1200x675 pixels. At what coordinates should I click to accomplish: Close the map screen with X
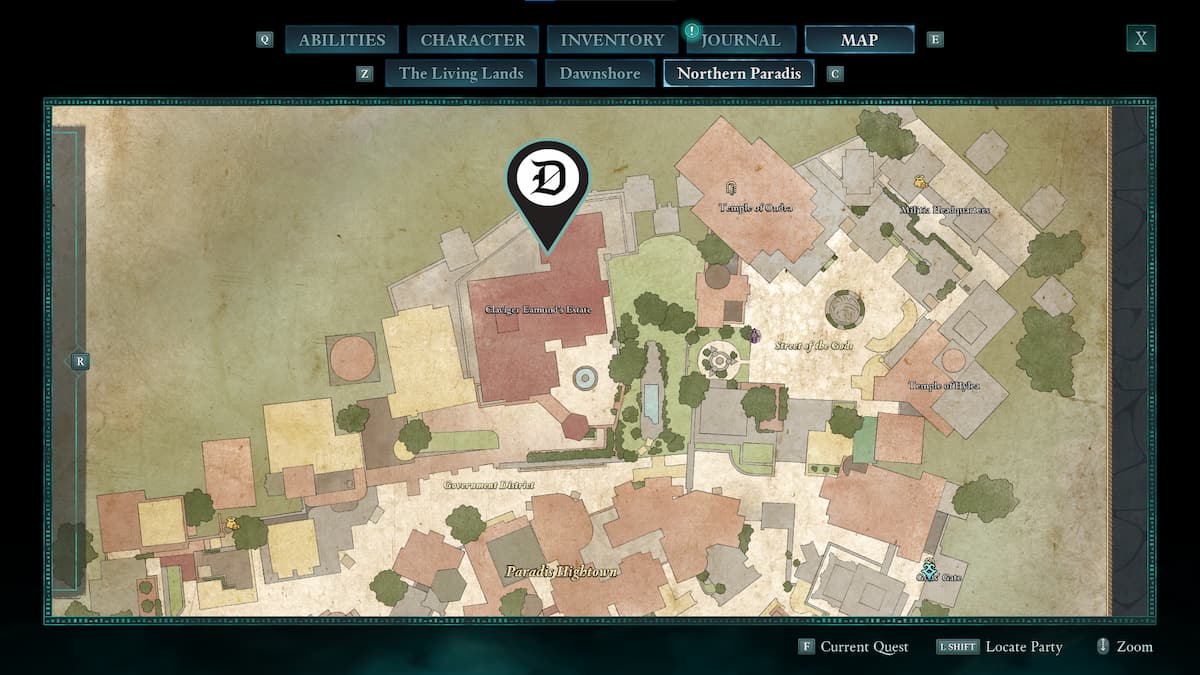pyautogui.click(x=1141, y=39)
